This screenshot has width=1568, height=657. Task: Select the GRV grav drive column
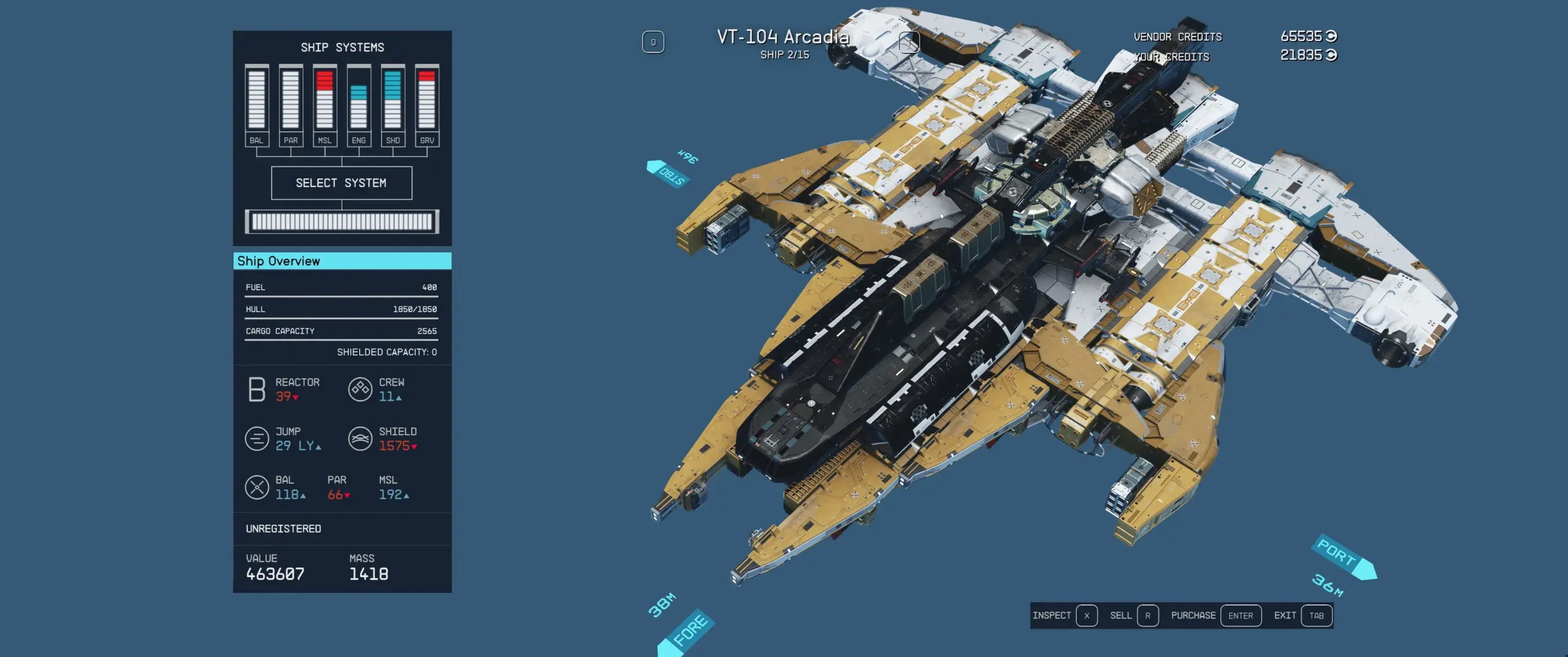pyautogui.click(x=427, y=105)
